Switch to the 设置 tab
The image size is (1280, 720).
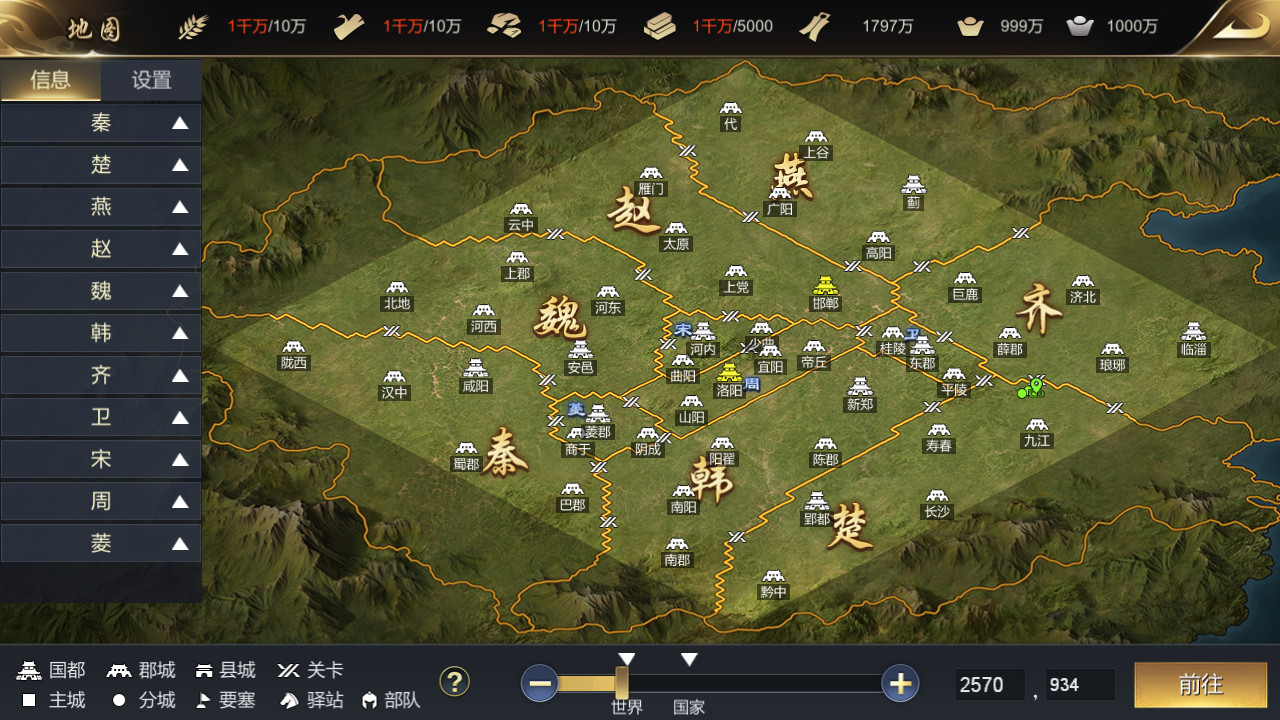click(151, 81)
